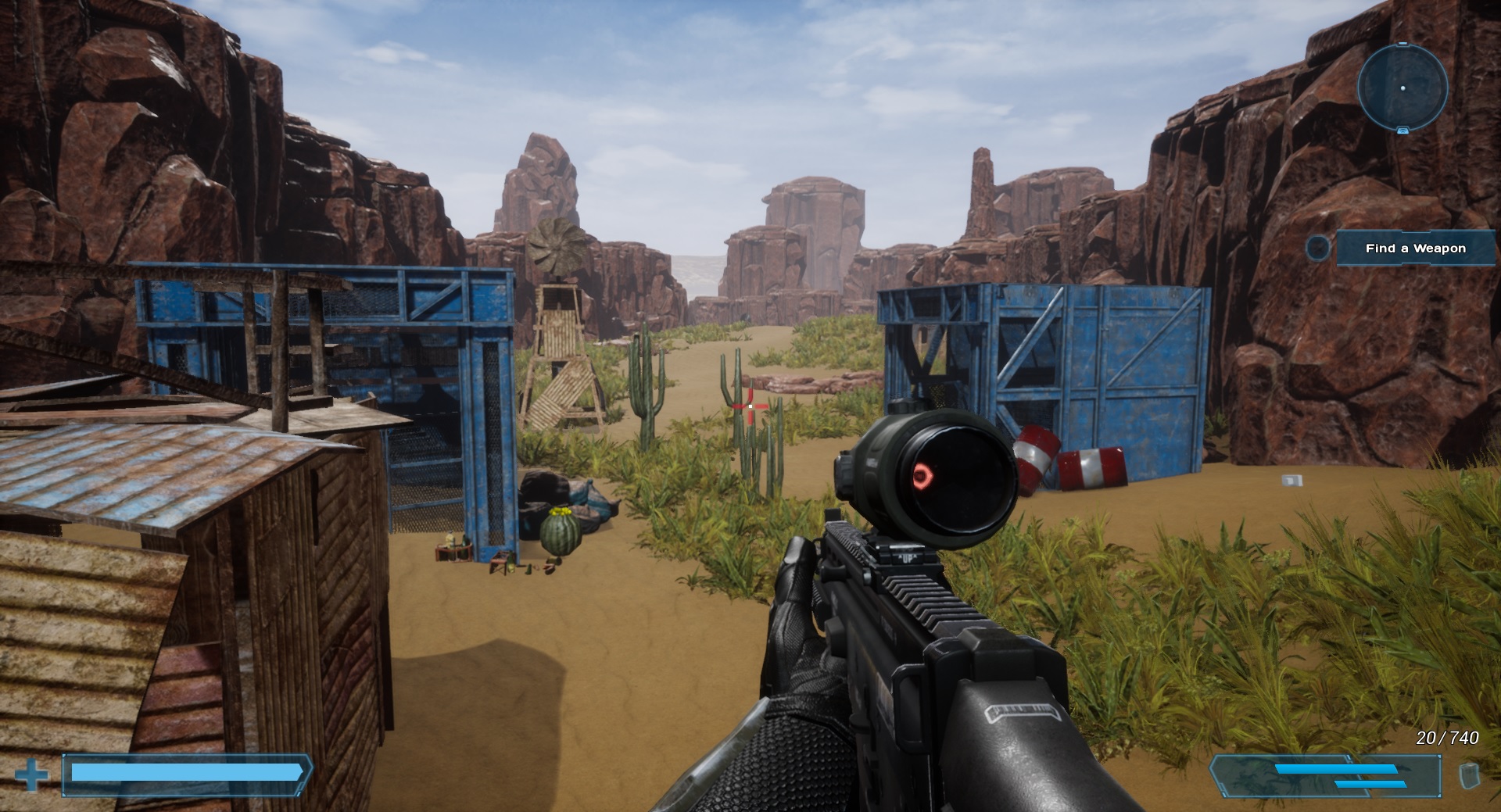Click the grey canister icon beside weapon panel

pyautogui.click(x=1470, y=776)
